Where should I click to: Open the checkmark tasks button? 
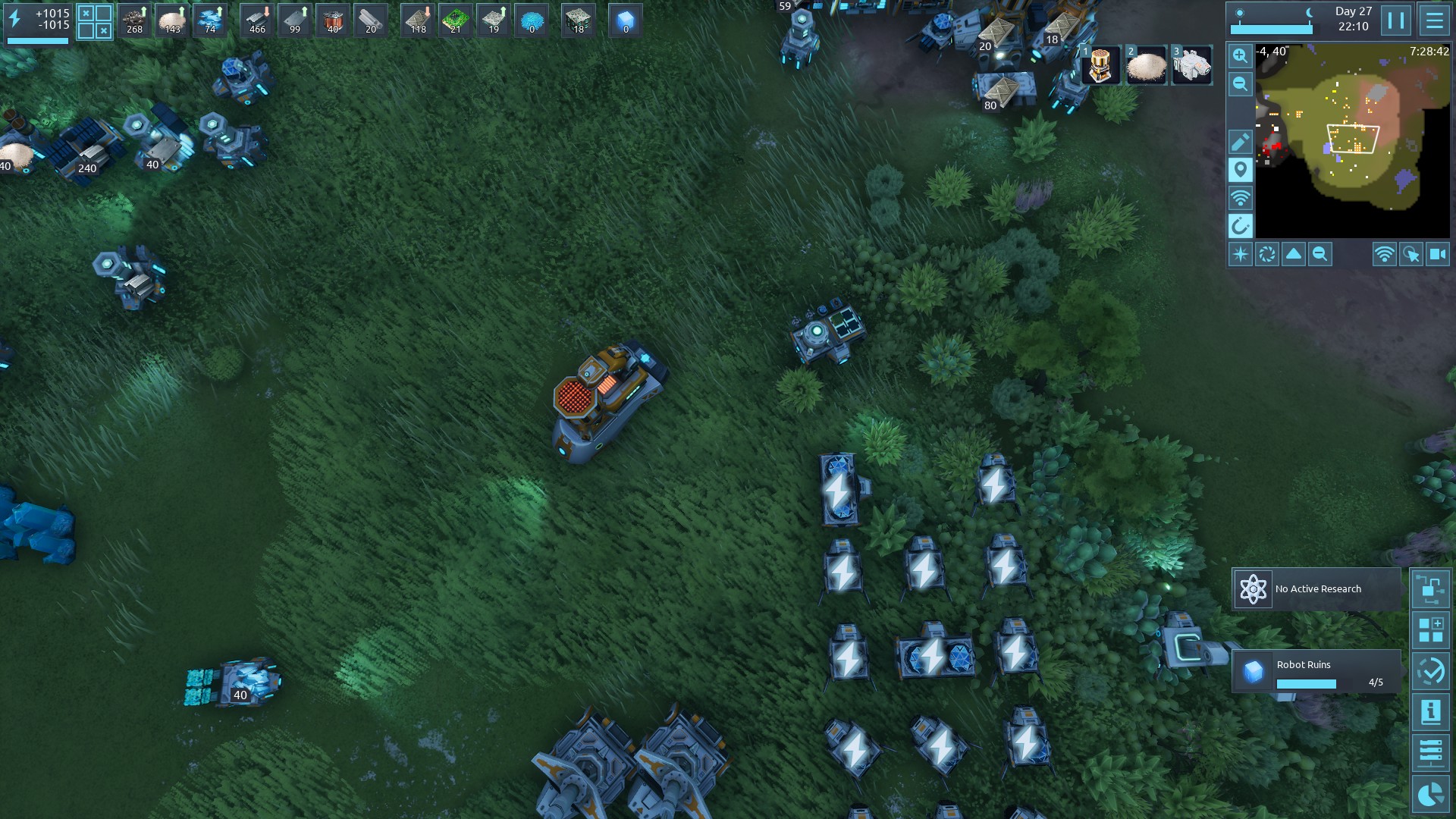tap(1430, 671)
